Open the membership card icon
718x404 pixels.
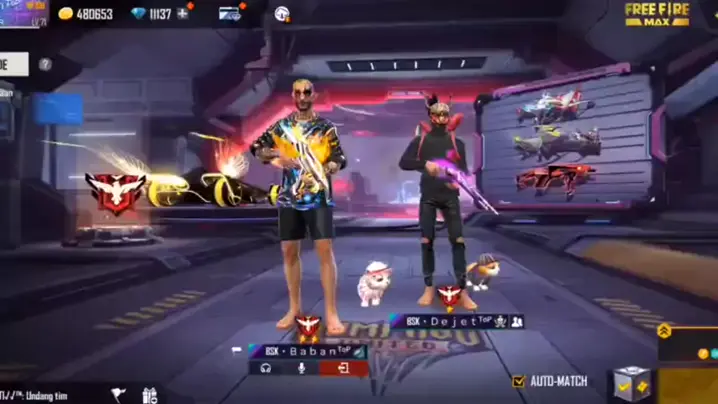(x=230, y=13)
